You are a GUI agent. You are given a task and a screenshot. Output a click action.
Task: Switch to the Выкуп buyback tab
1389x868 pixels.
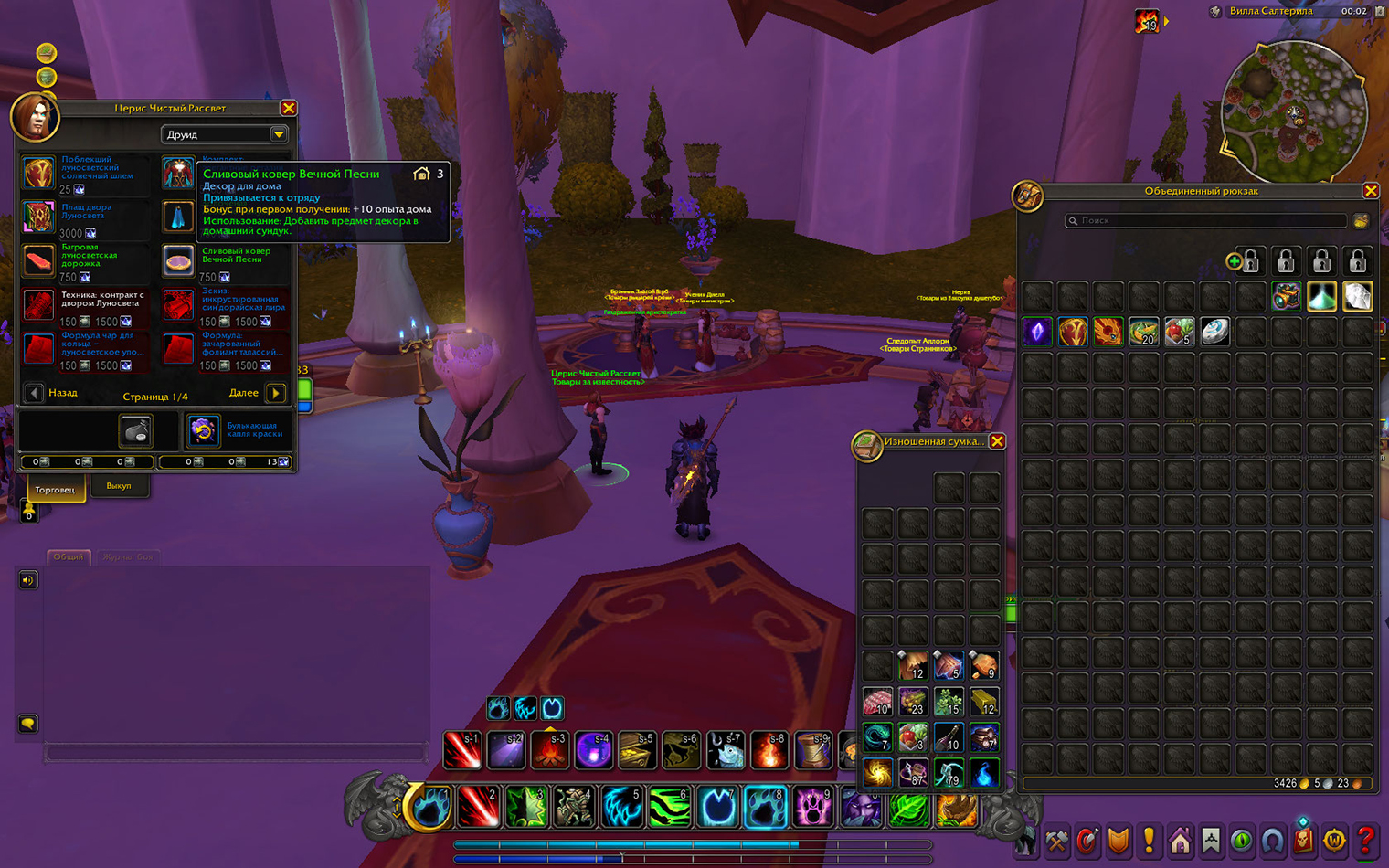[118, 486]
